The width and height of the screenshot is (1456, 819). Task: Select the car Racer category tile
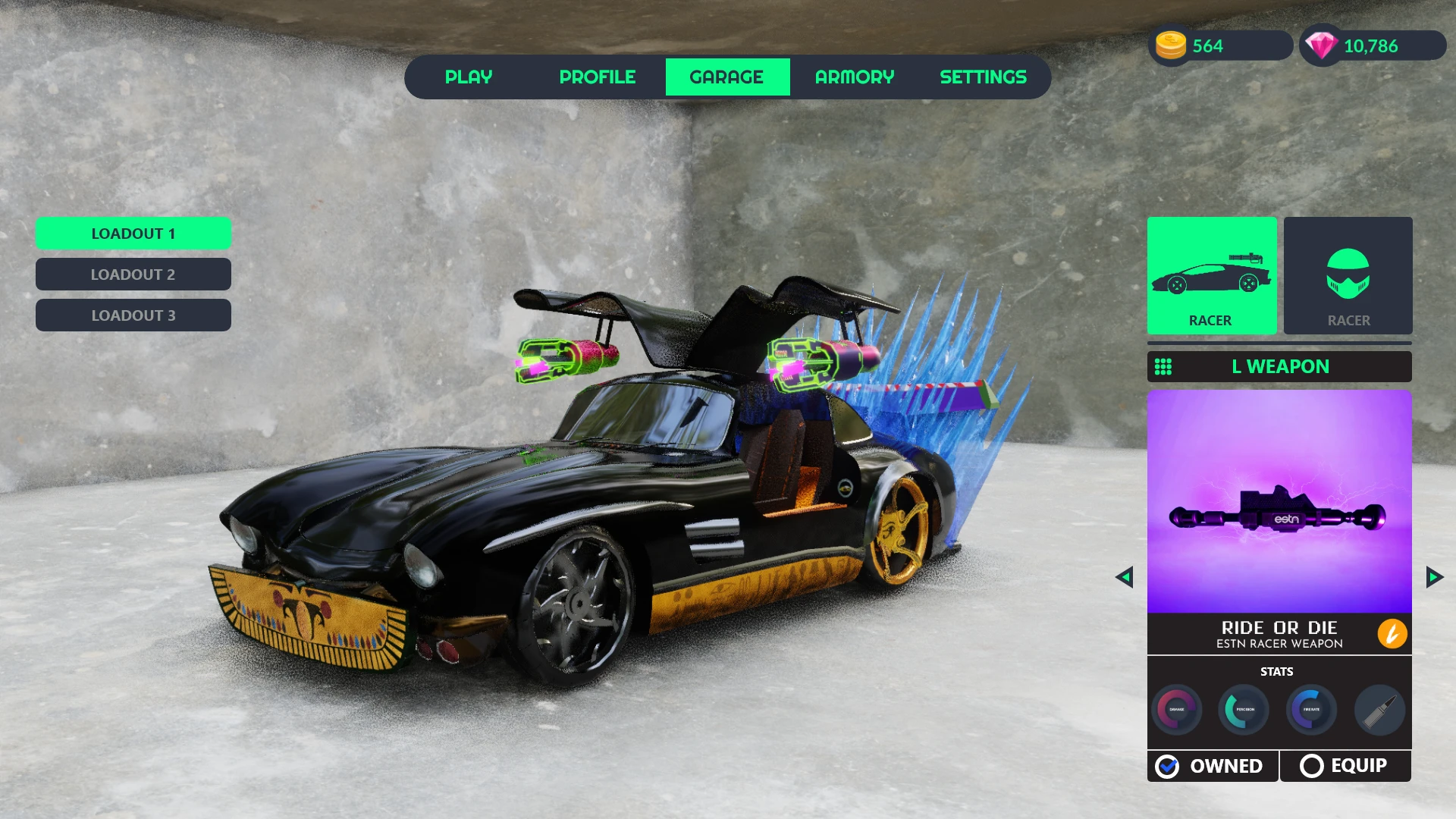pos(1212,276)
